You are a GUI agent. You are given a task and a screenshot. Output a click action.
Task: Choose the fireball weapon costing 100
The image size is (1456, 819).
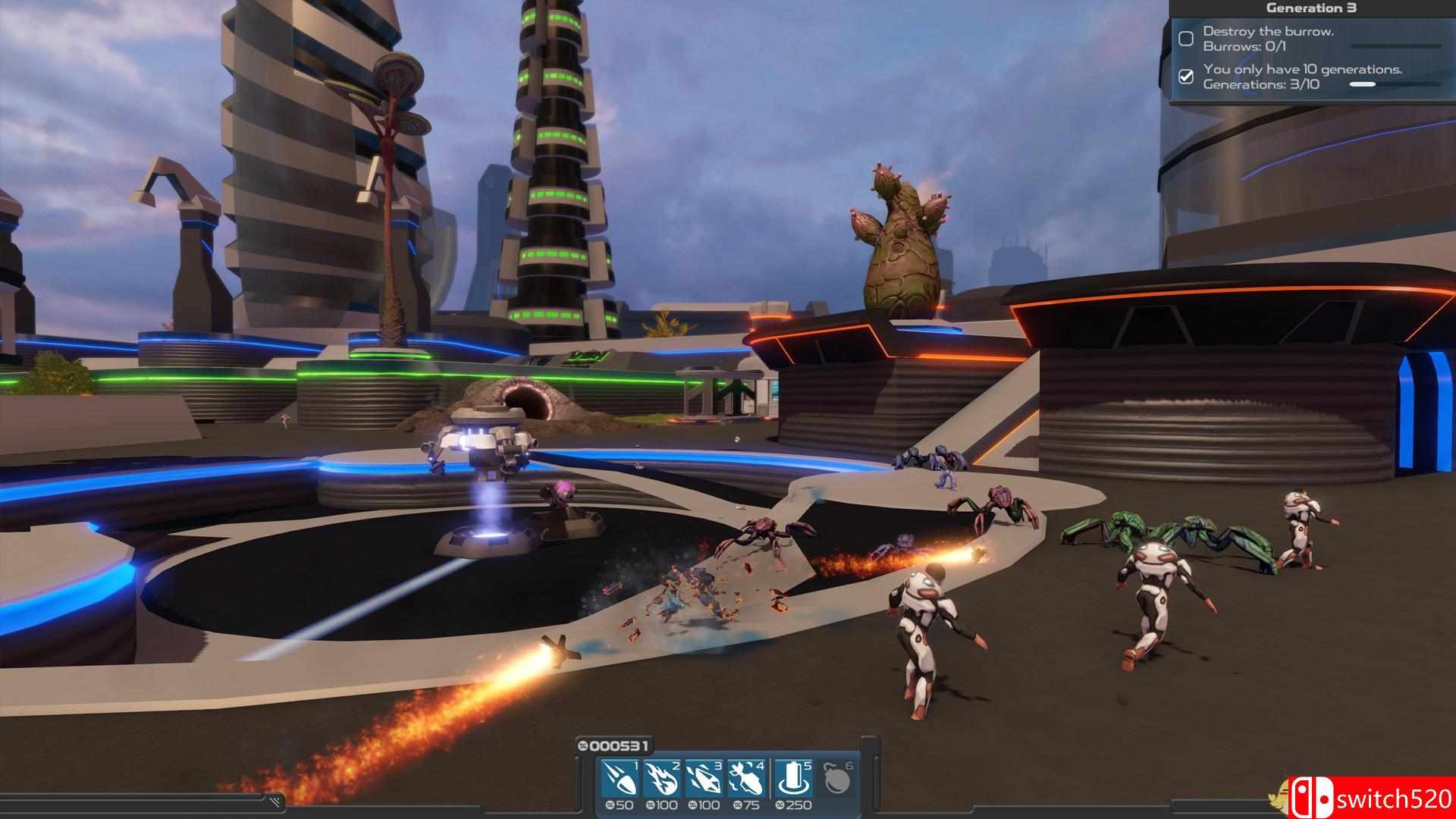click(661, 779)
